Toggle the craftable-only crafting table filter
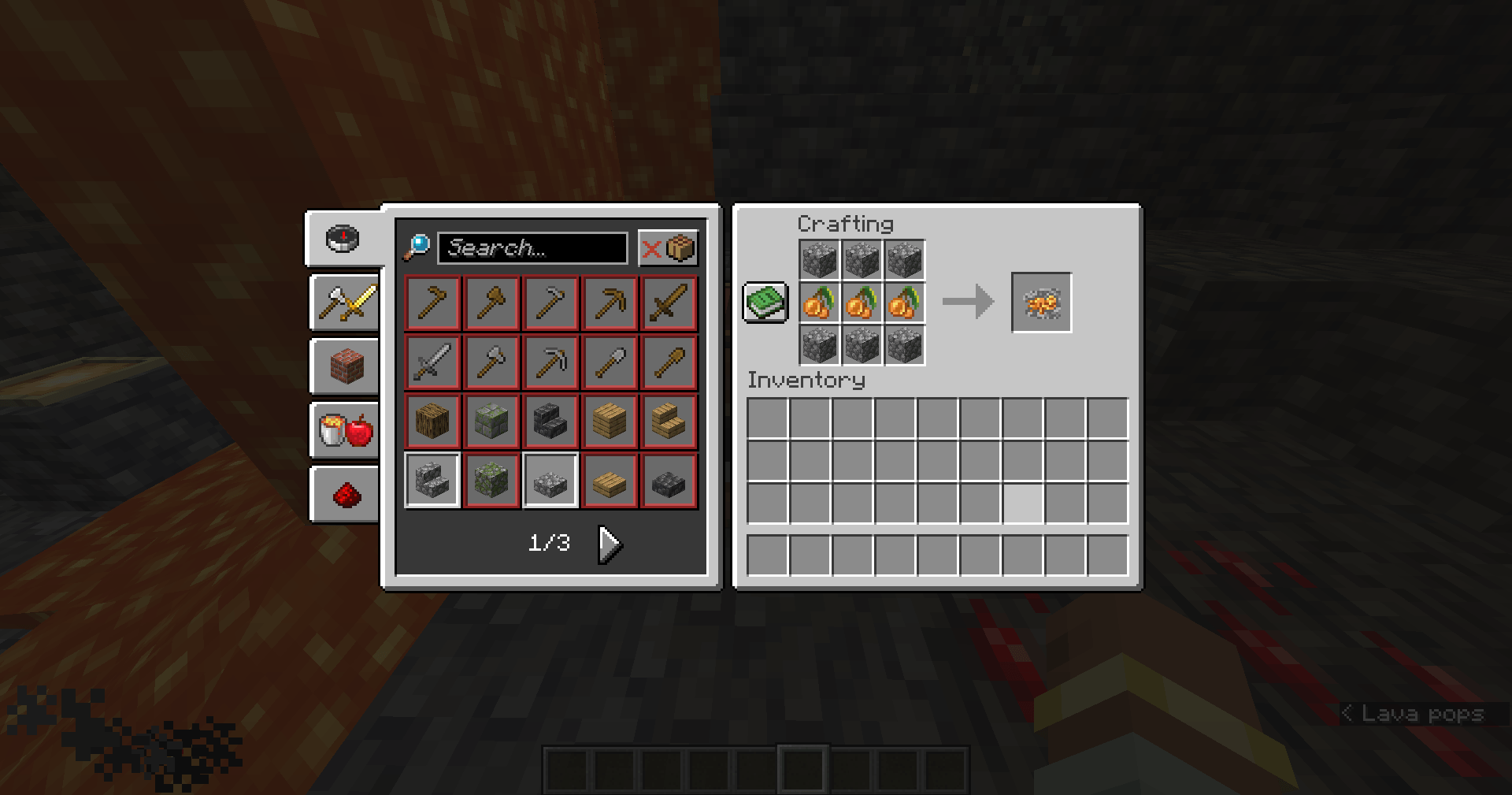This screenshot has width=1512, height=795. click(x=682, y=248)
